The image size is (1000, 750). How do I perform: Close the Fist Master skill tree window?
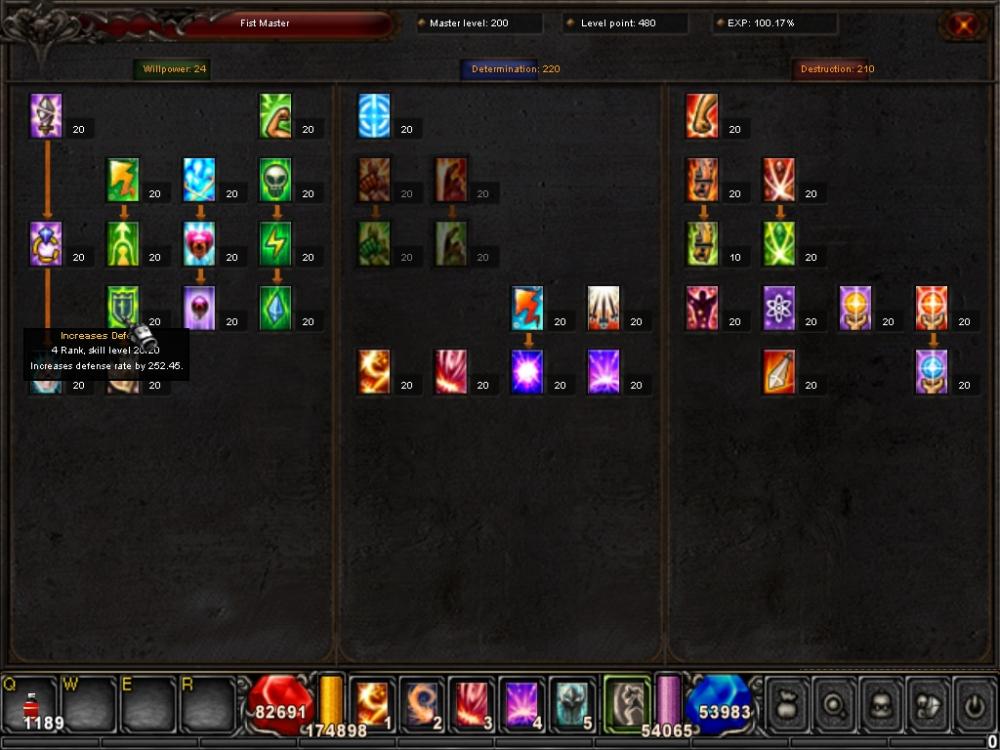click(x=963, y=25)
